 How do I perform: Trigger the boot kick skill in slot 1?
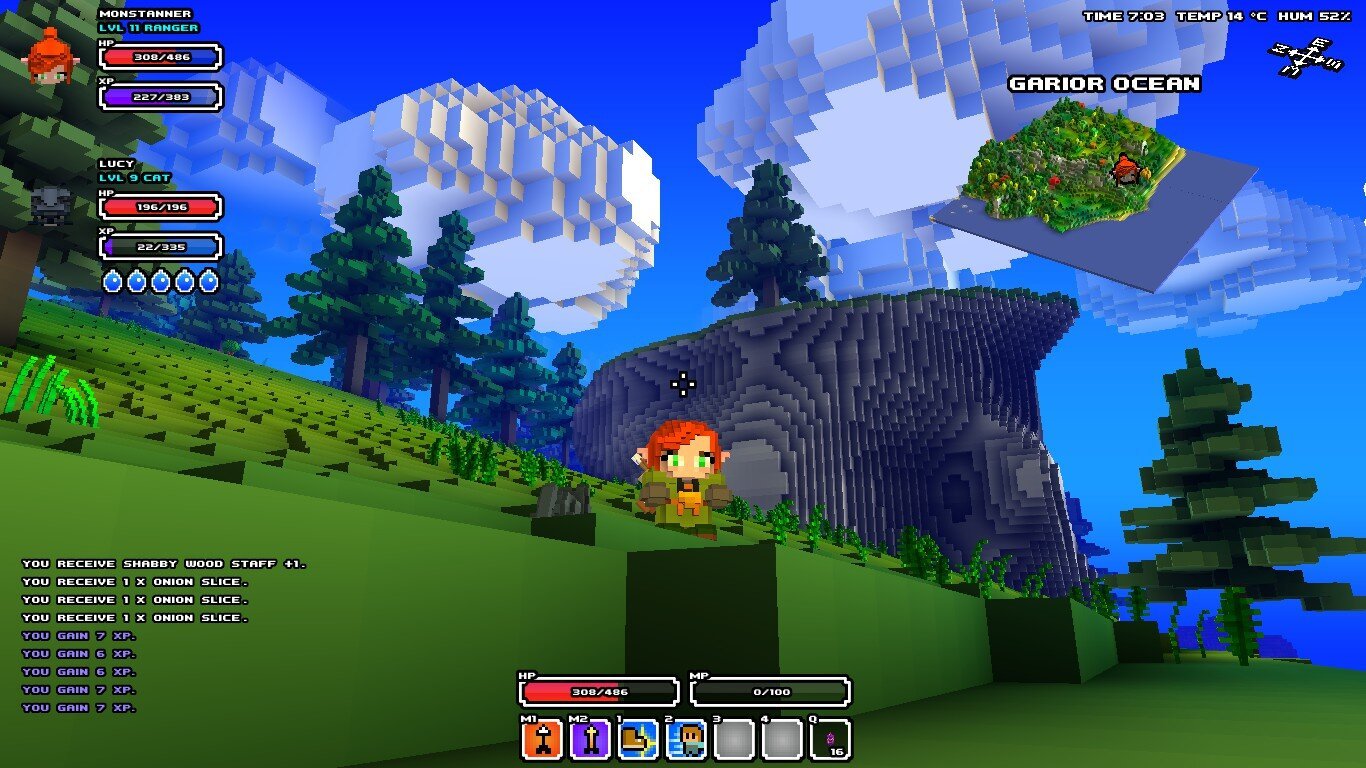638,740
